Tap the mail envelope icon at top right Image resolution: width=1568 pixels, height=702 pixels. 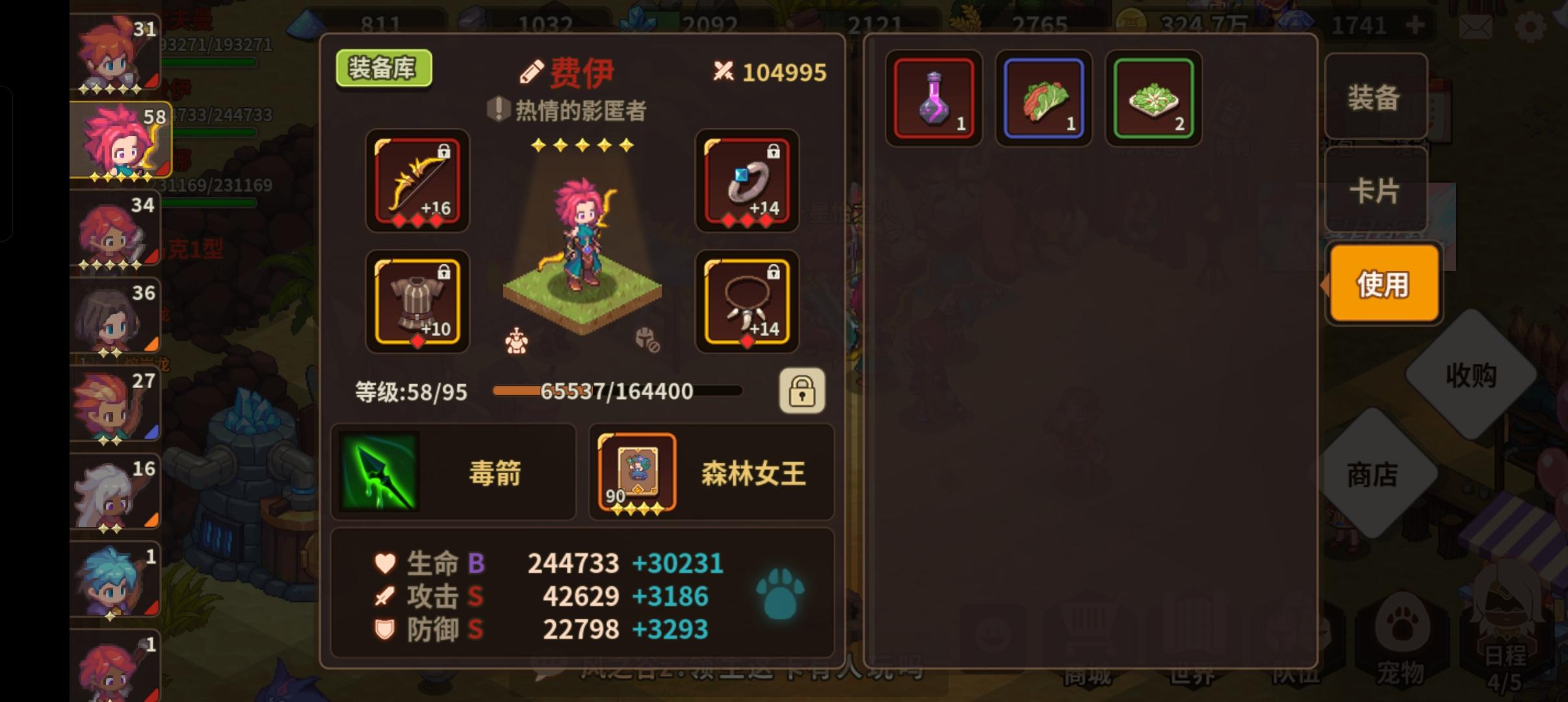(1476, 26)
